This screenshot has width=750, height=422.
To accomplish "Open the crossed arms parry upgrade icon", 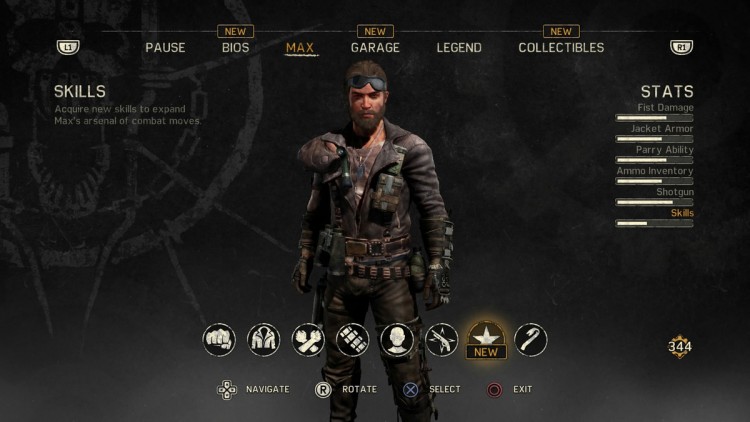I will (308, 340).
